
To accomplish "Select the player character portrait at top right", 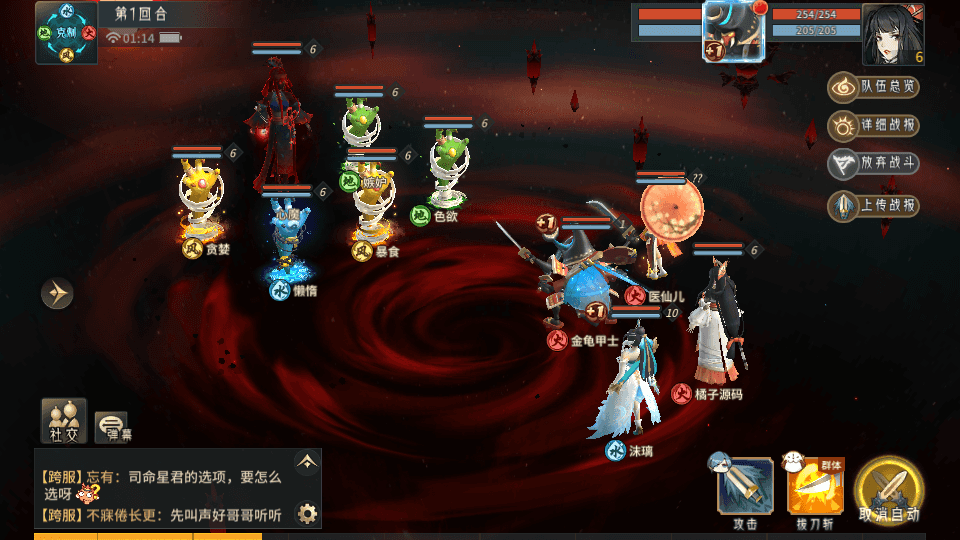I will (892, 33).
